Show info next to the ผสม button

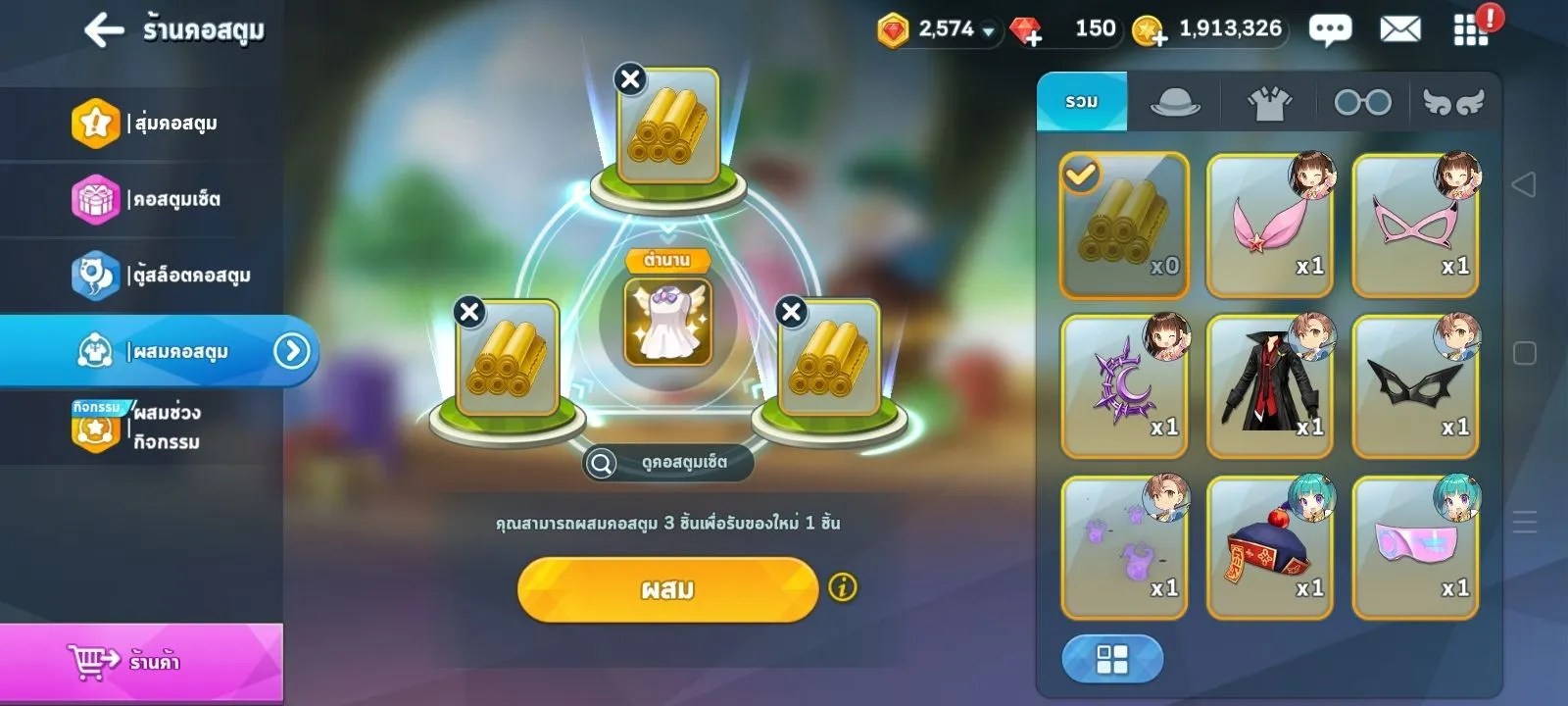click(843, 587)
